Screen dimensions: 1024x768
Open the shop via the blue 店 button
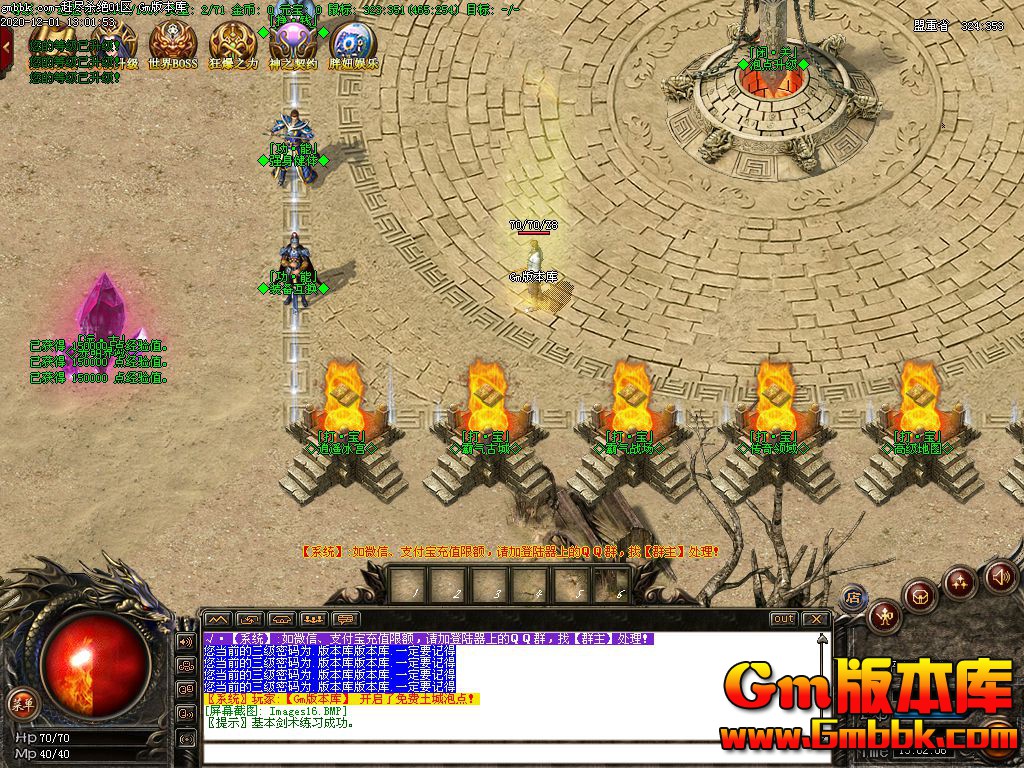tap(853, 597)
